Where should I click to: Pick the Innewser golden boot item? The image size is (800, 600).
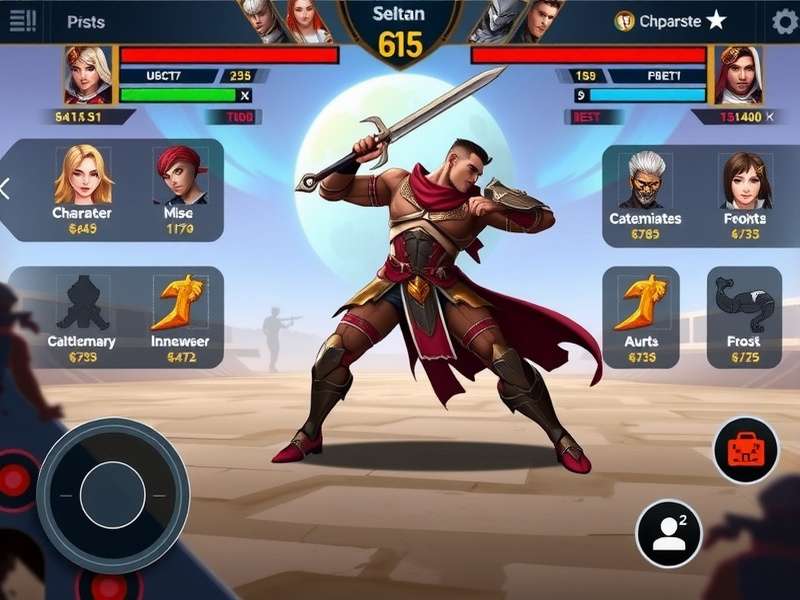[x=180, y=314]
